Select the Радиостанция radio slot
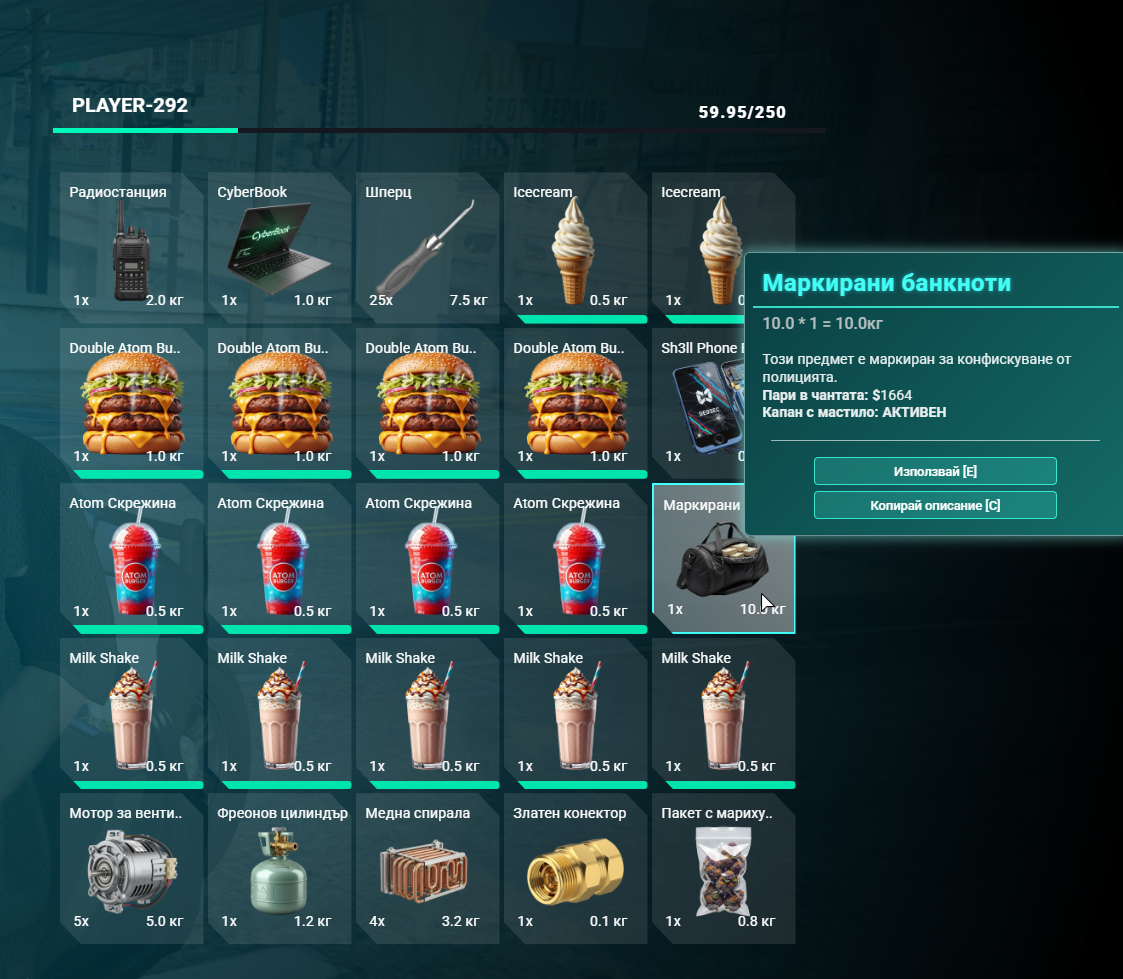The width and height of the screenshot is (1123, 979). pyautogui.click(x=131, y=245)
